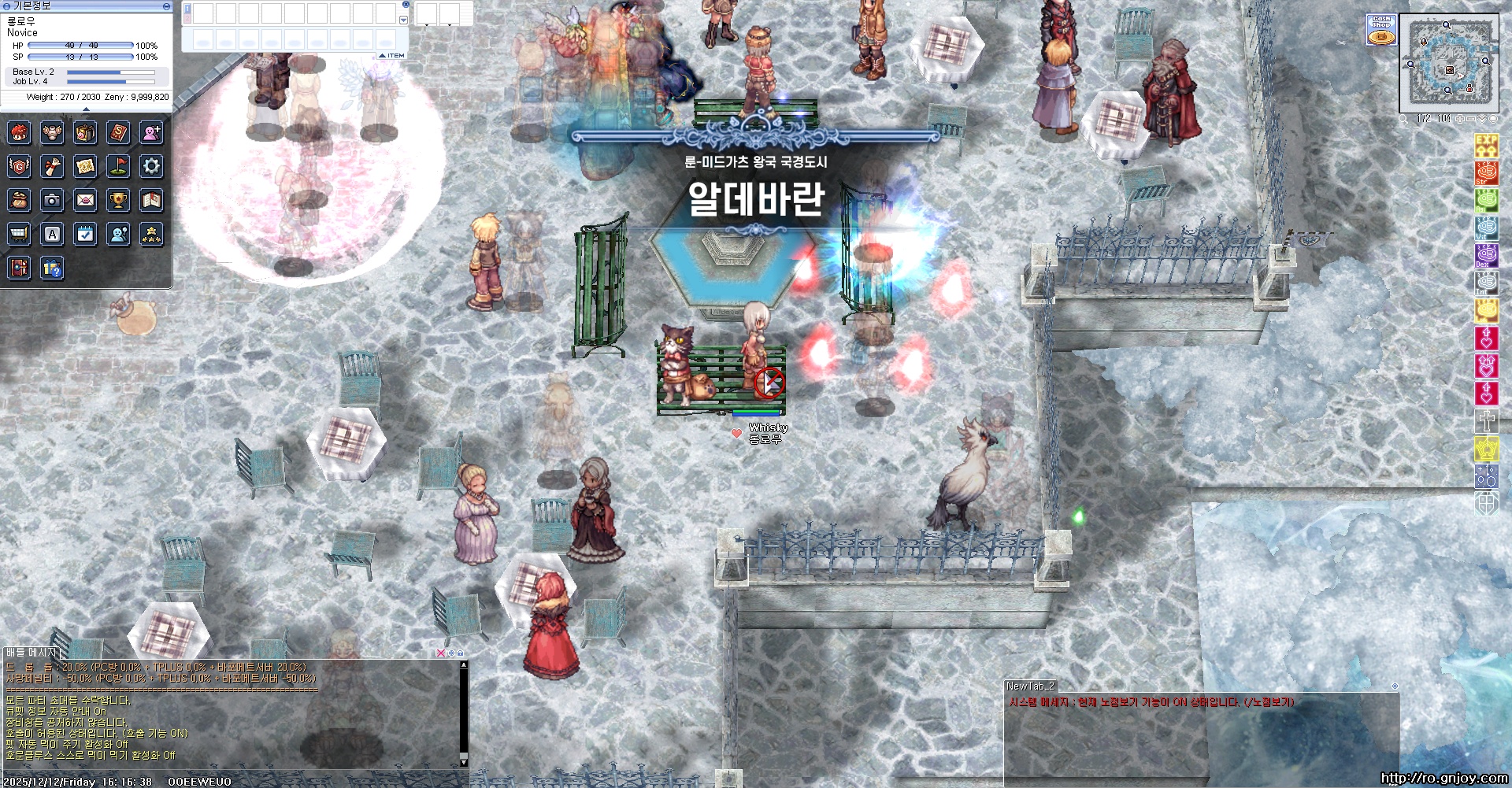This screenshot has height=788, width=1512.
Task: Open the trophy achievements icon
Action: point(118,201)
